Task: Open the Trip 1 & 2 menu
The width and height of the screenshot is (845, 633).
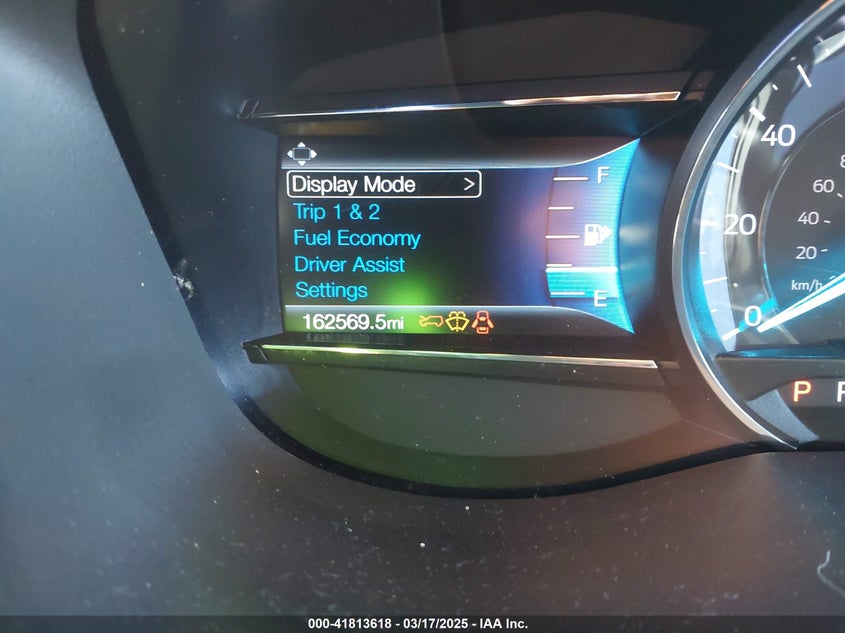Action: 336,212
